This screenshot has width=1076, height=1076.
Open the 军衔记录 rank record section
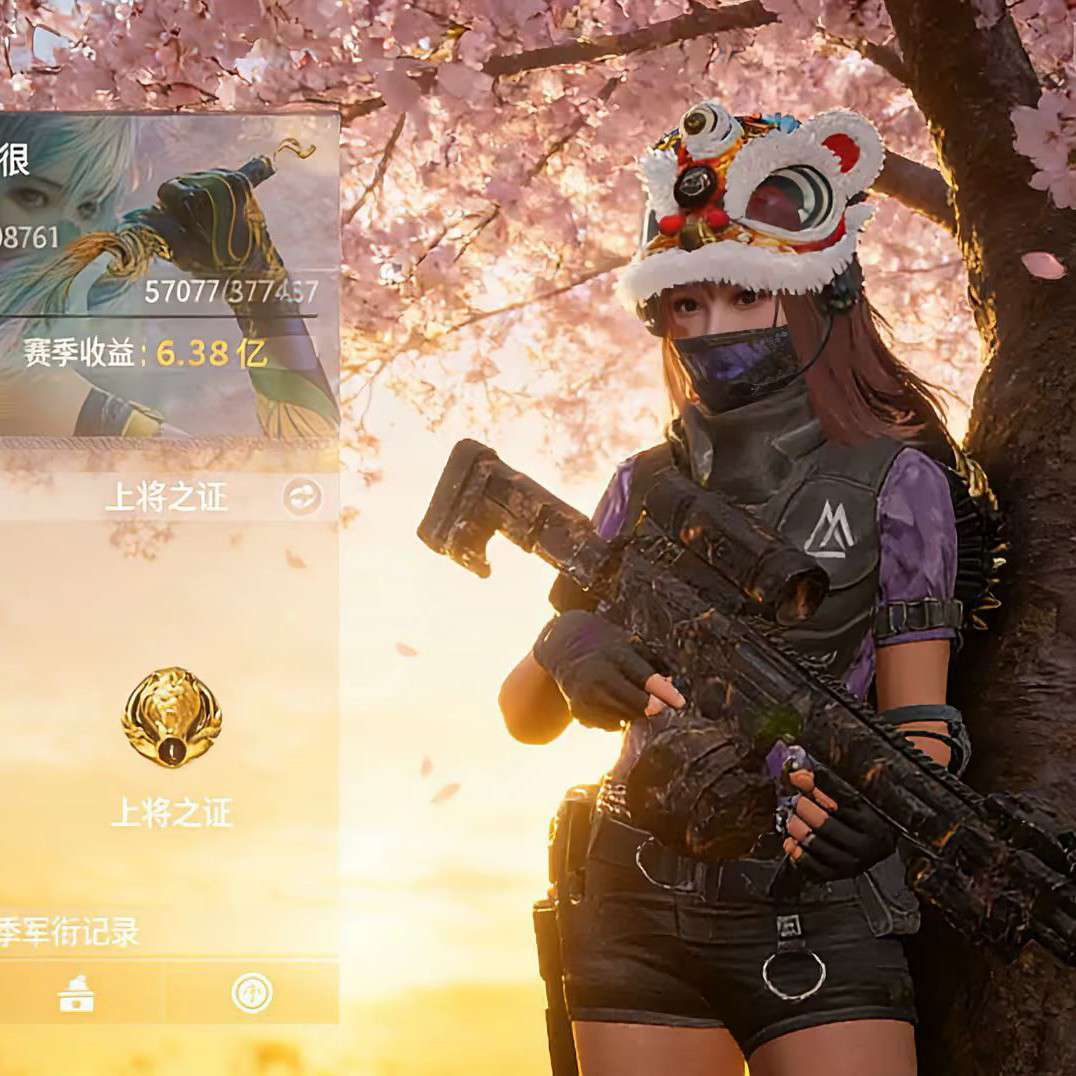[x=70, y=932]
